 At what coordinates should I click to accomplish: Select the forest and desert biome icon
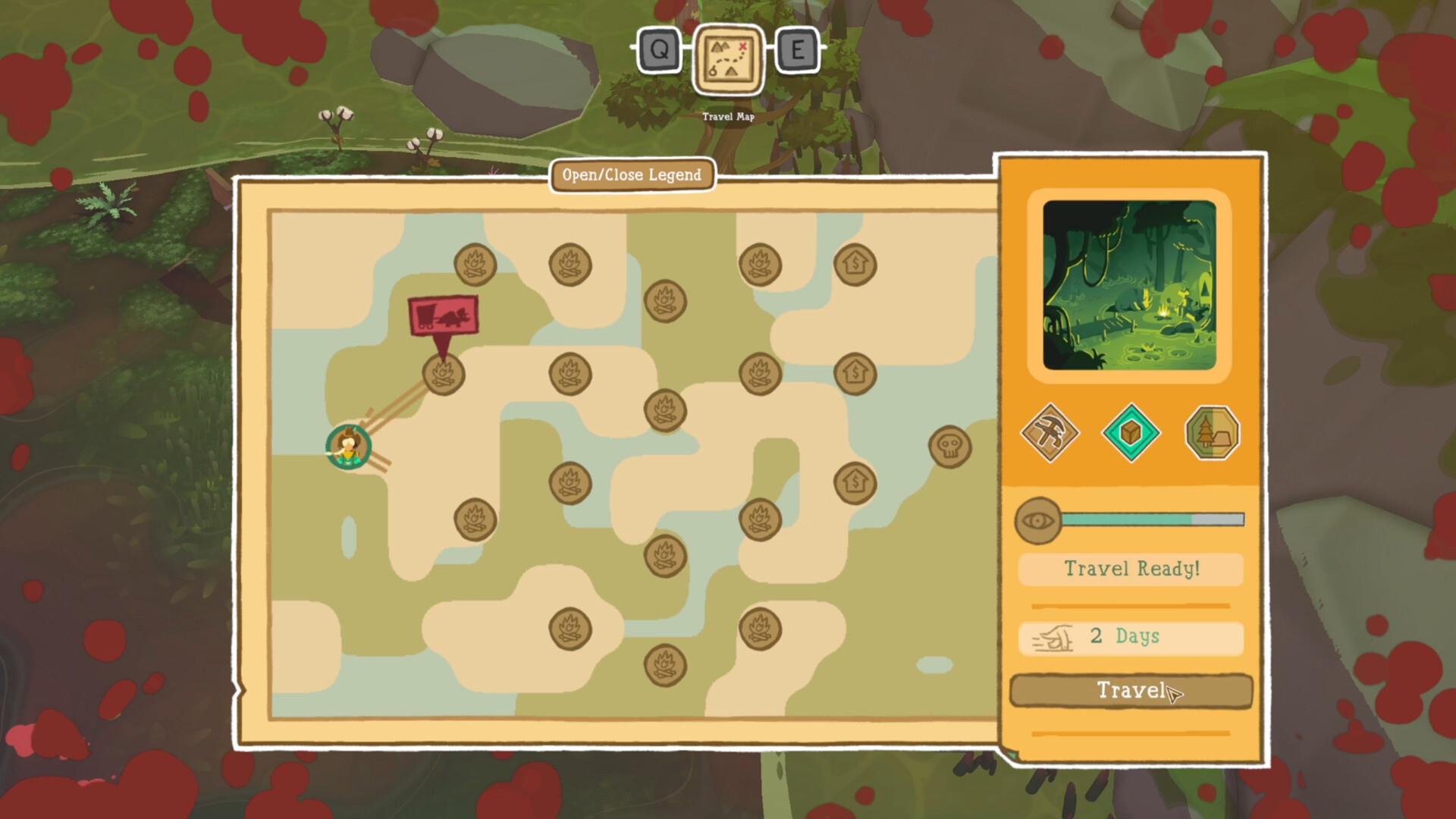(1210, 434)
